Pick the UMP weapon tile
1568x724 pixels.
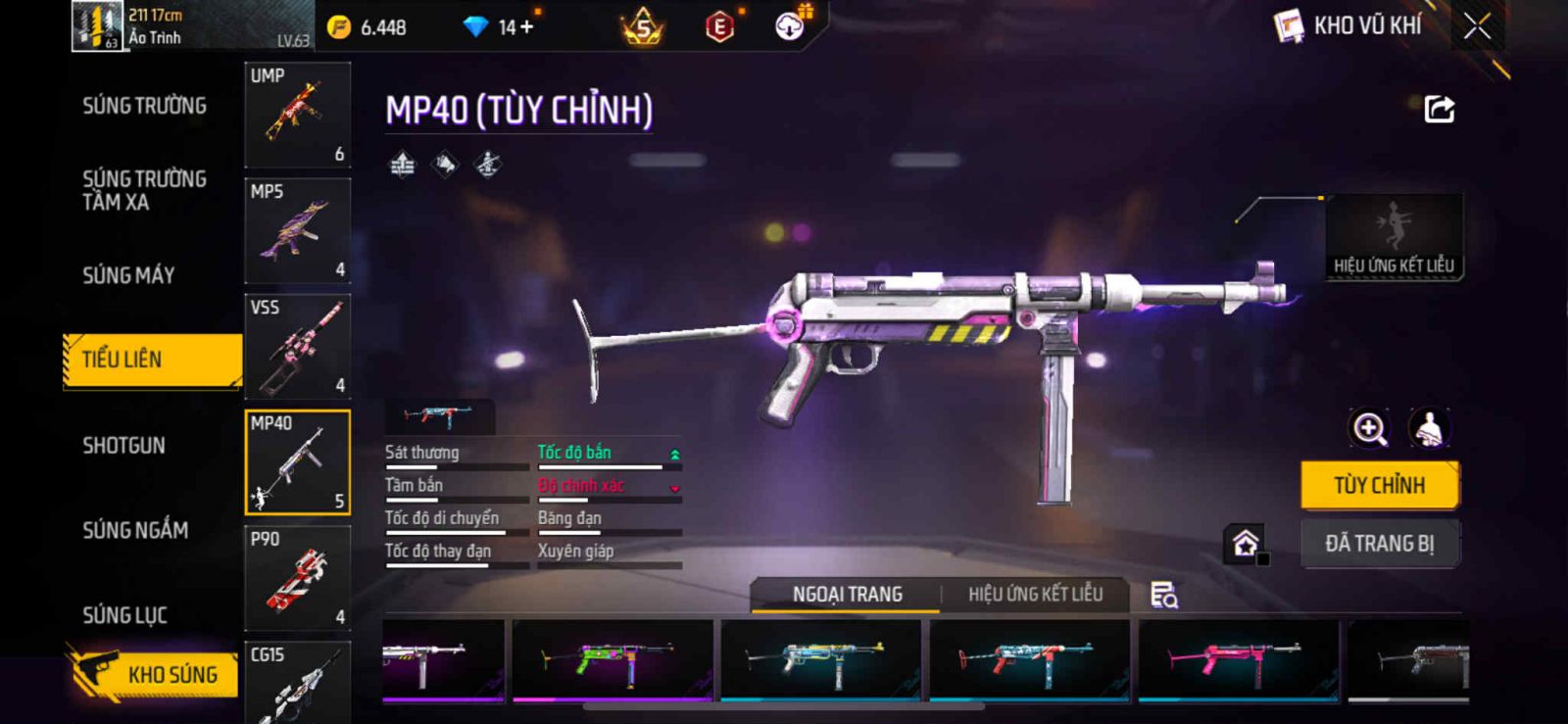click(297, 115)
